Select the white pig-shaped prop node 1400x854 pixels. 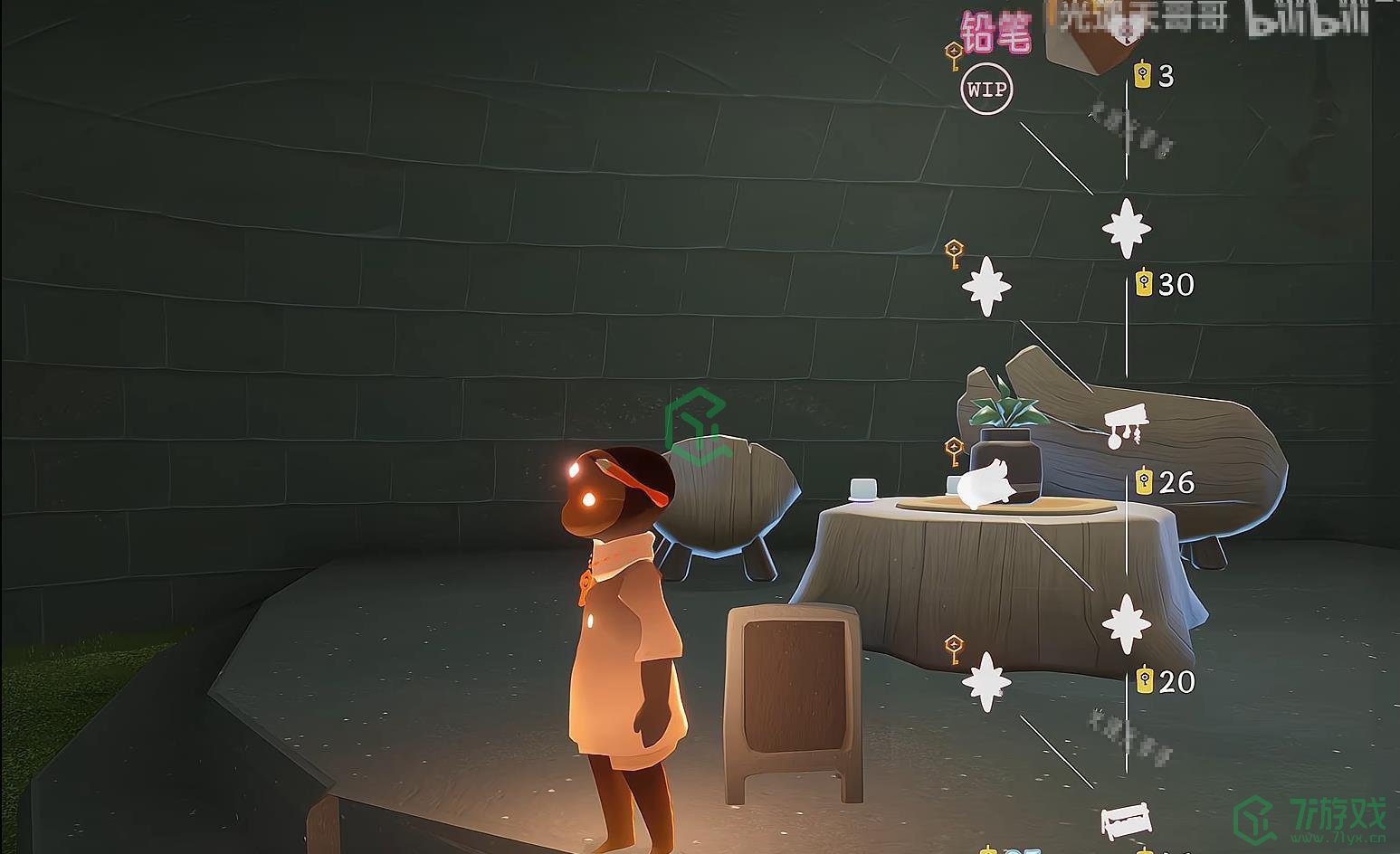(987, 483)
